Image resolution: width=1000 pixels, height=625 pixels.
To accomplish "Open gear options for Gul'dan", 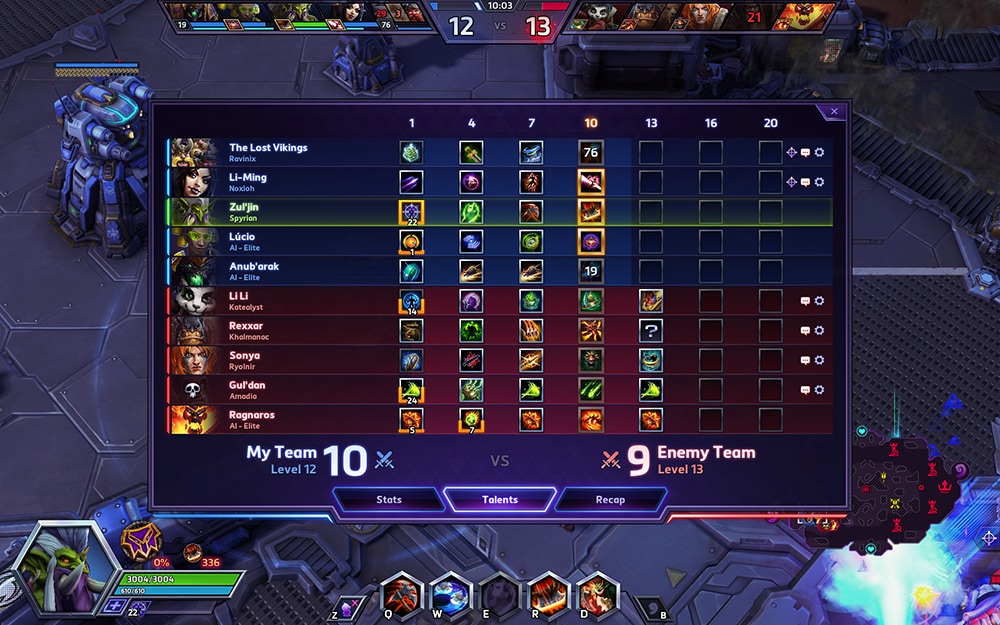I will [x=820, y=390].
